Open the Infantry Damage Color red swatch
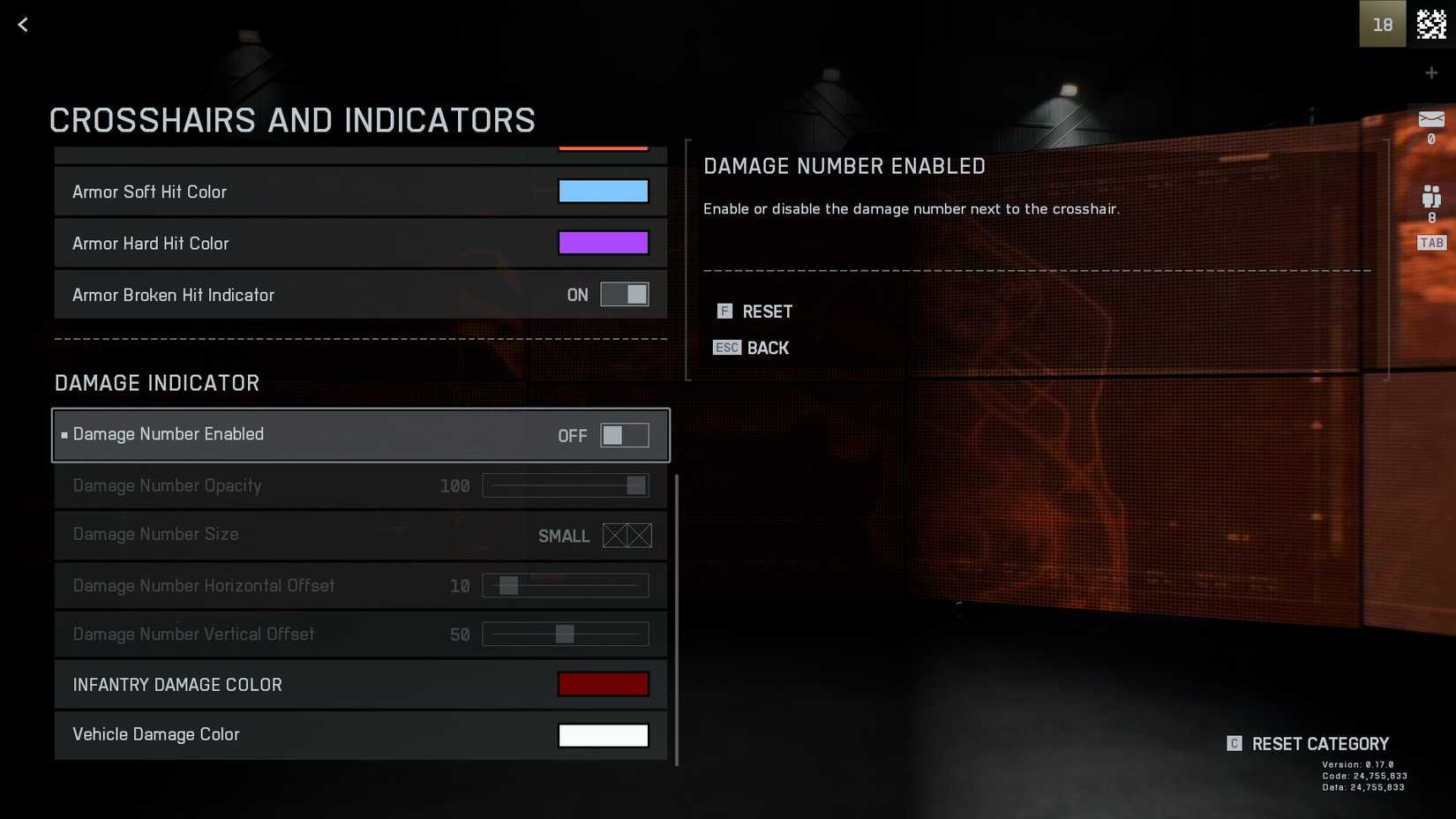The width and height of the screenshot is (1456, 819). coord(604,684)
